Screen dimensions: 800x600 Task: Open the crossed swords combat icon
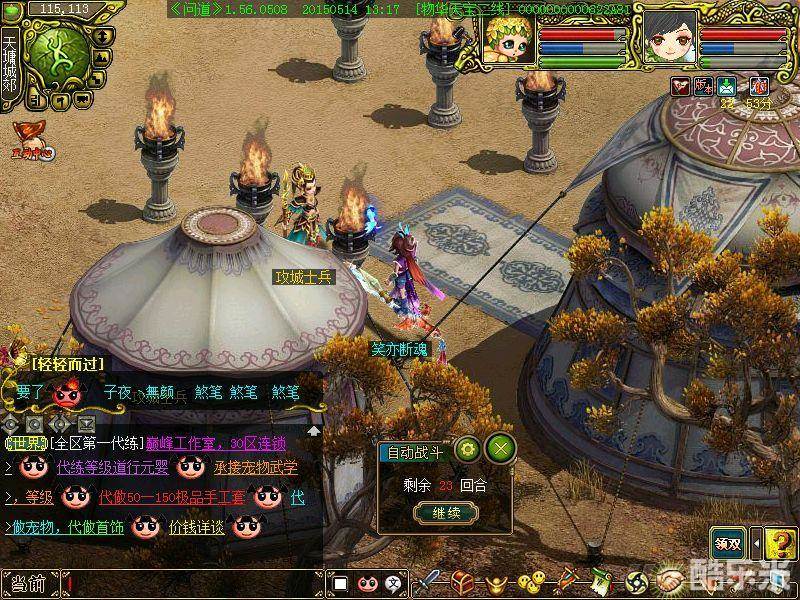430,582
